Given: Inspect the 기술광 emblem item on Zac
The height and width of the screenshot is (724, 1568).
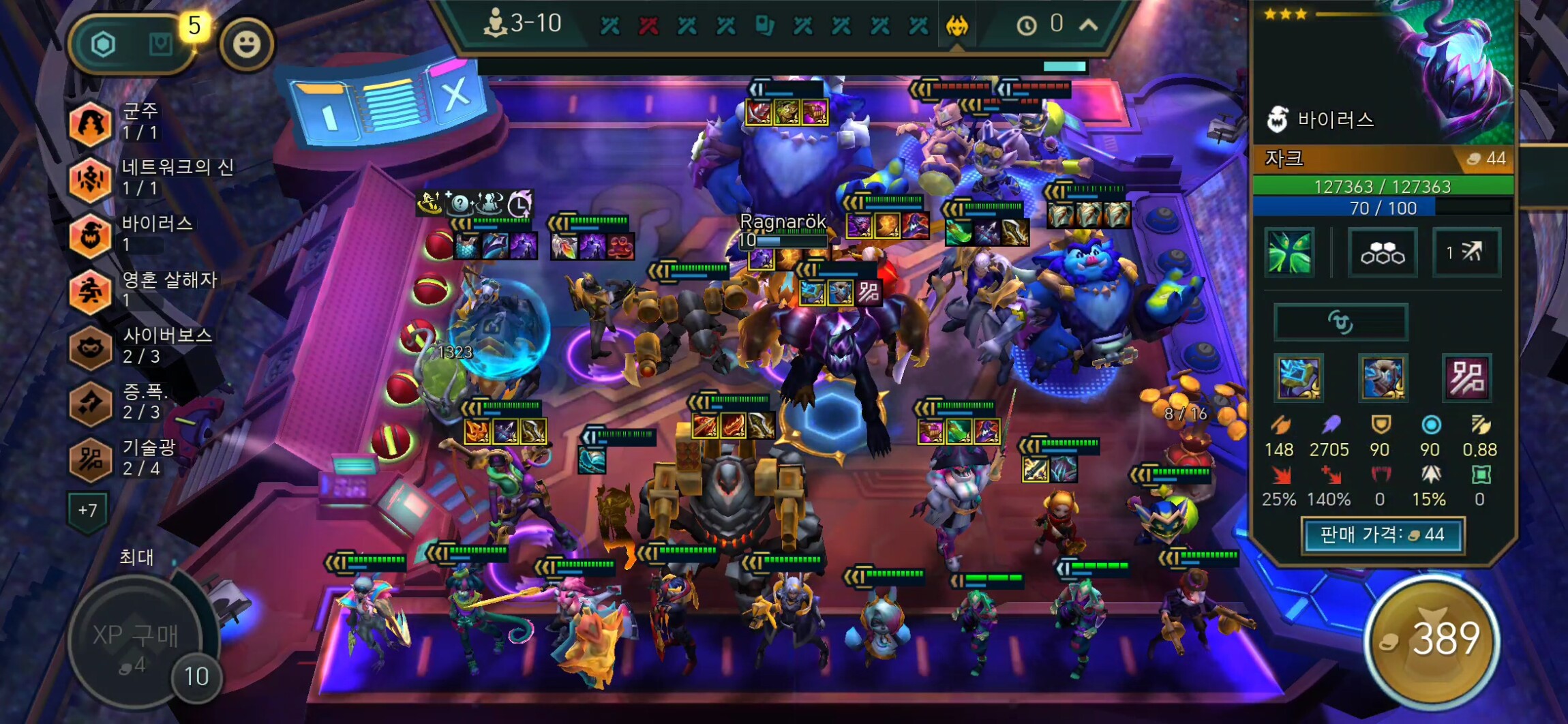Looking at the screenshot, I should [x=1467, y=377].
